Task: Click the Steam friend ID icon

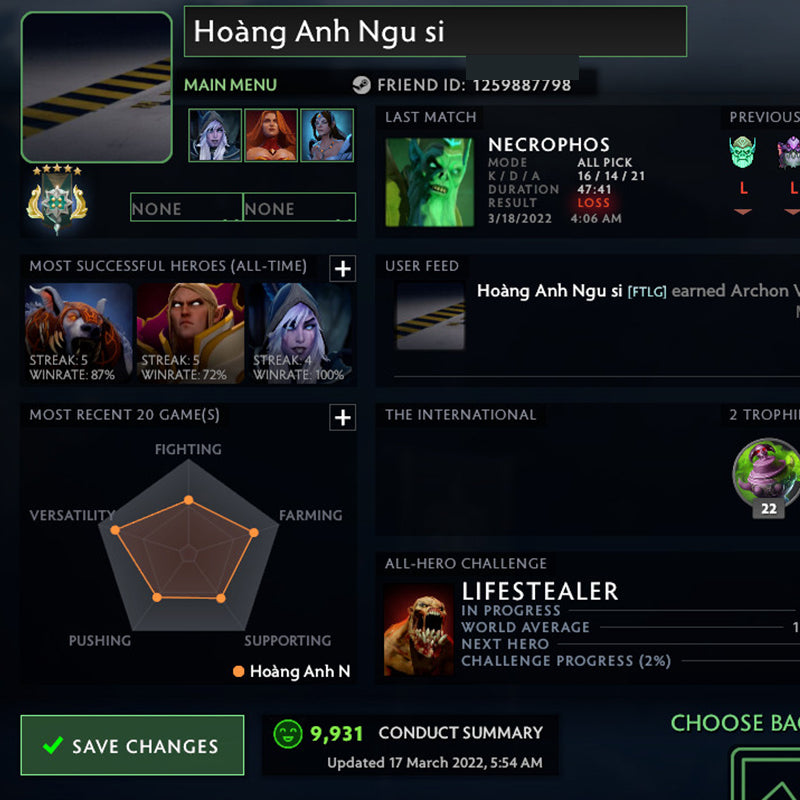Action: click(361, 85)
